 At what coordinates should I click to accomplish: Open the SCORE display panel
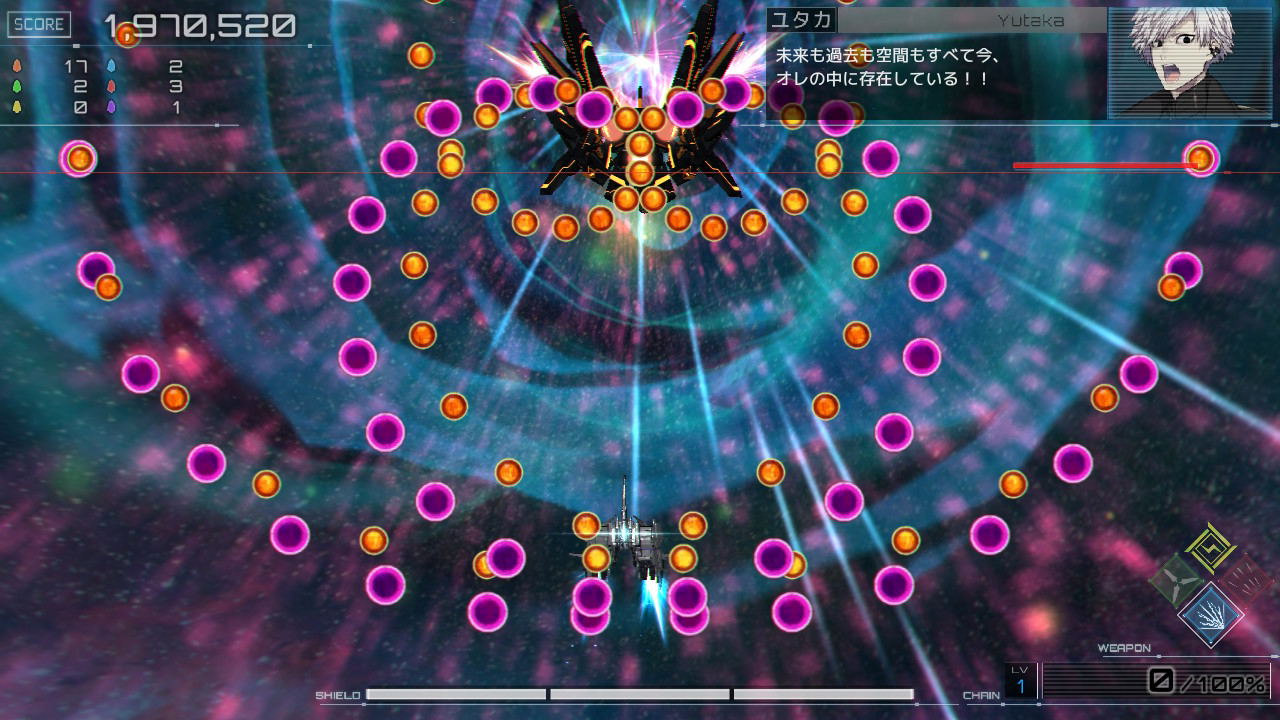(x=39, y=24)
